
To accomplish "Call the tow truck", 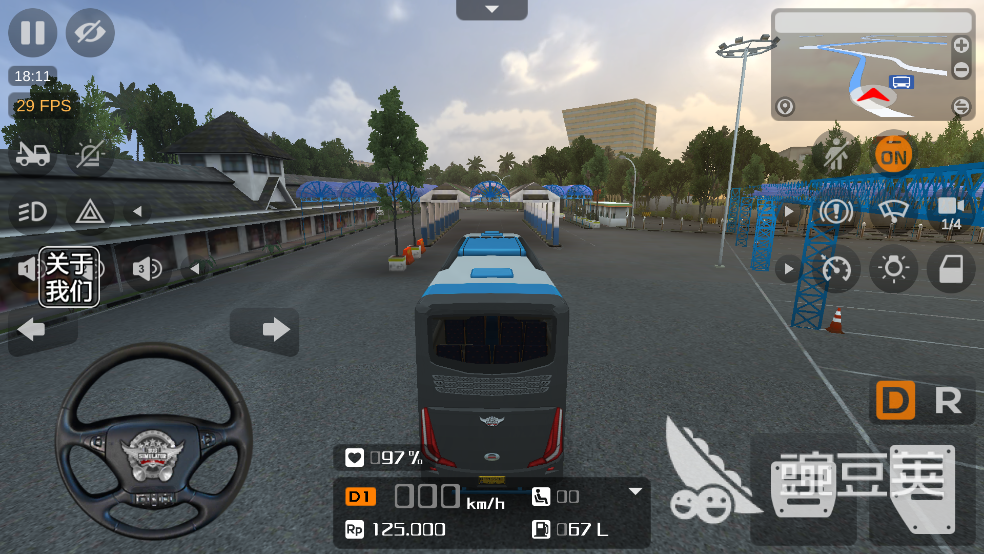I will [32, 154].
